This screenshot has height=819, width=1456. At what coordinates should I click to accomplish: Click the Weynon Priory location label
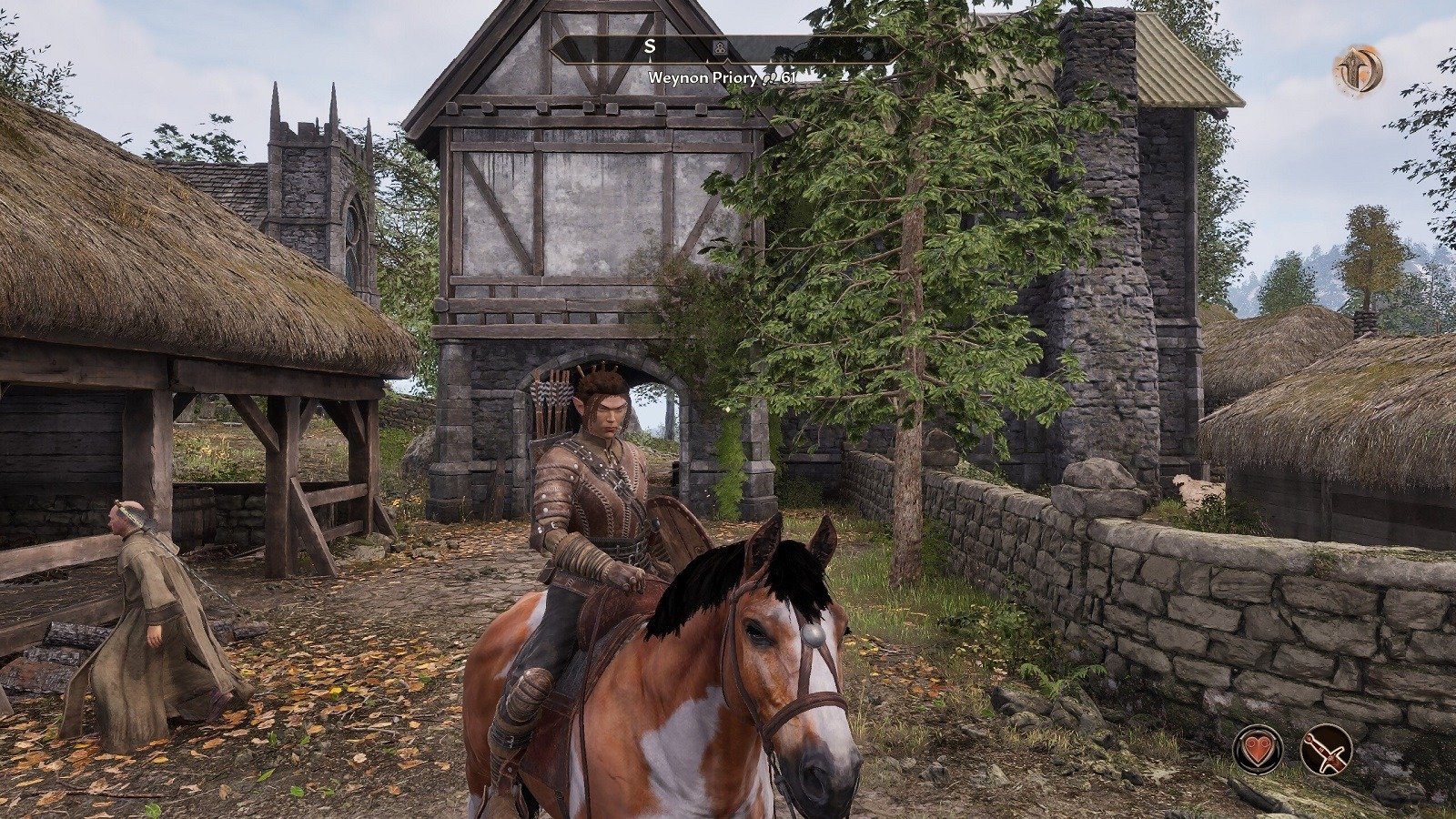pyautogui.click(x=703, y=78)
